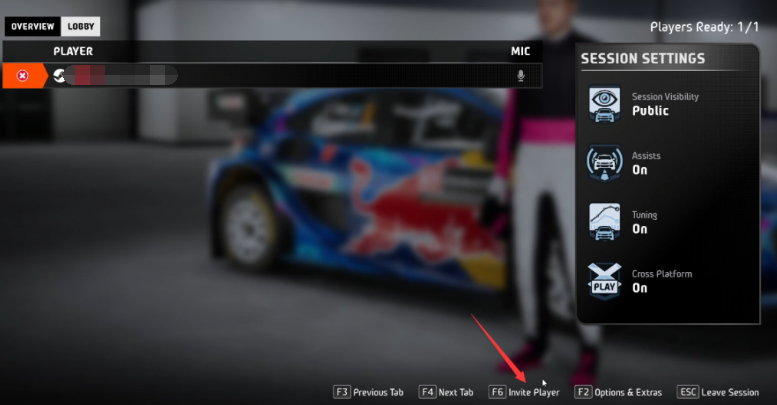Select Leave Session
Image resolution: width=777 pixels, height=405 pixels.
718,392
